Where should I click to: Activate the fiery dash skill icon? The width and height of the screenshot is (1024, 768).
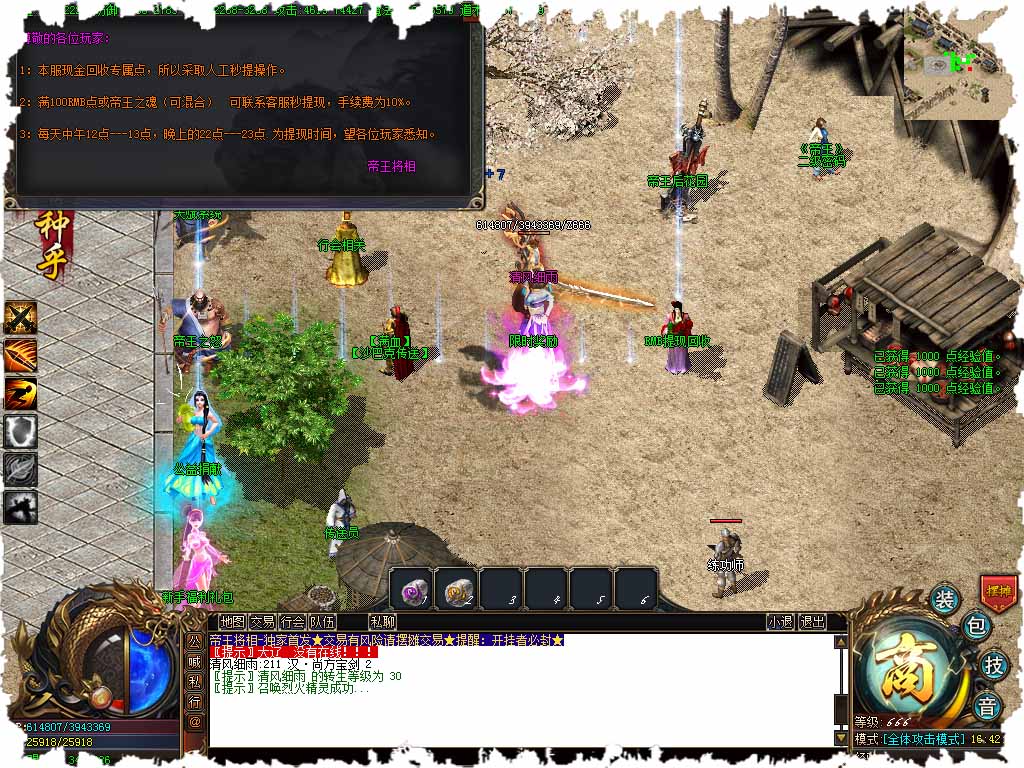[20, 394]
